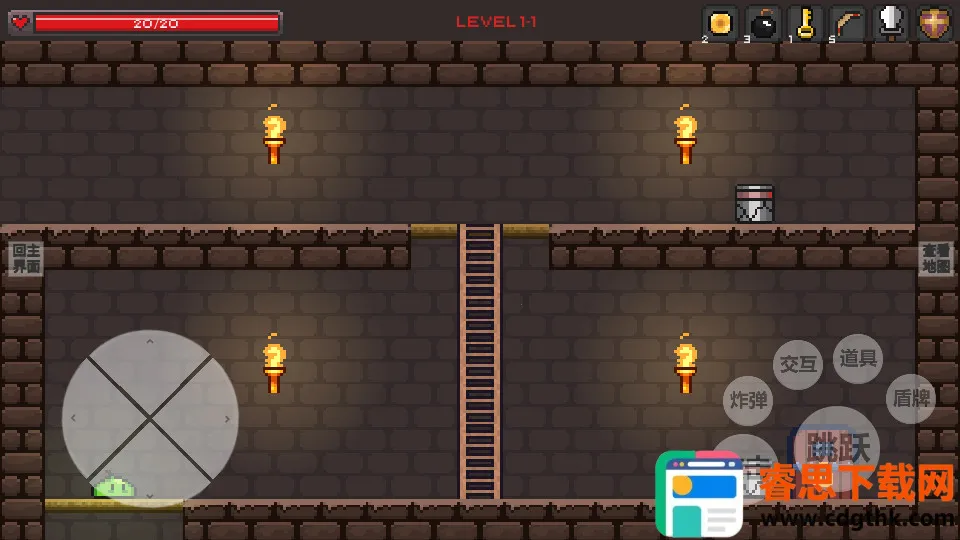The image size is (960, 540).
Task: Tap the 交互 interact button
Action: pyautogui.click(x=798, y=364)
